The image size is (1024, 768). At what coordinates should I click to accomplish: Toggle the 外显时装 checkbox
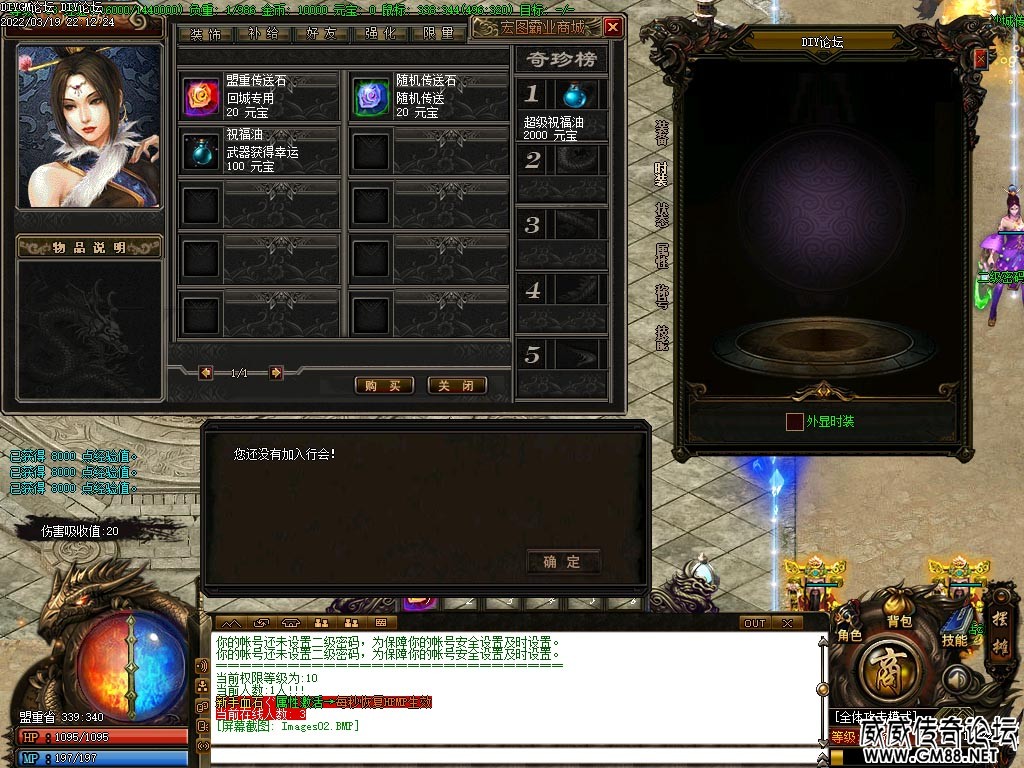[x=794, y=422]
